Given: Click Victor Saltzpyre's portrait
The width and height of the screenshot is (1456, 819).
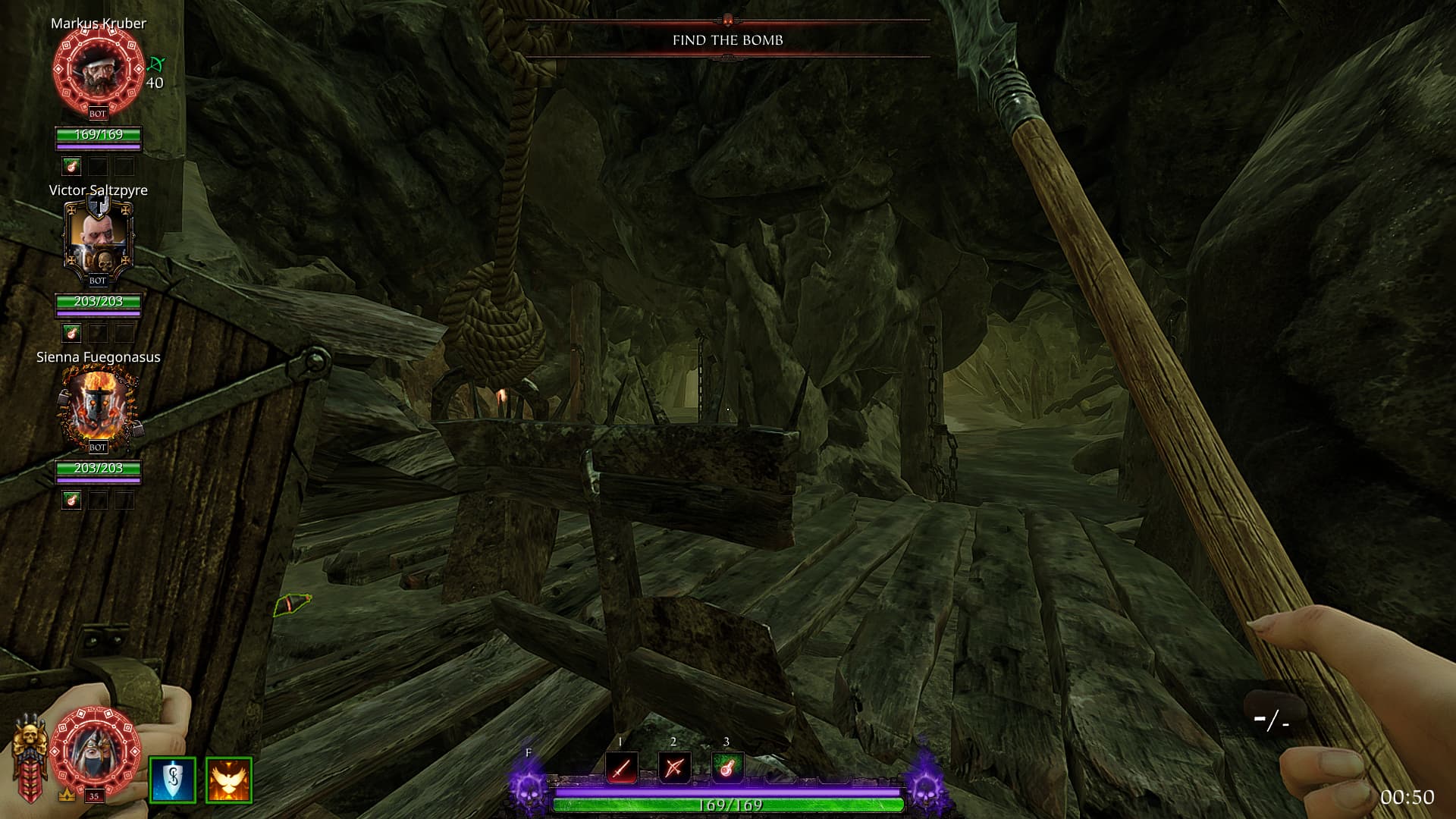Looking at the screenshot, I should pos(99,237).
